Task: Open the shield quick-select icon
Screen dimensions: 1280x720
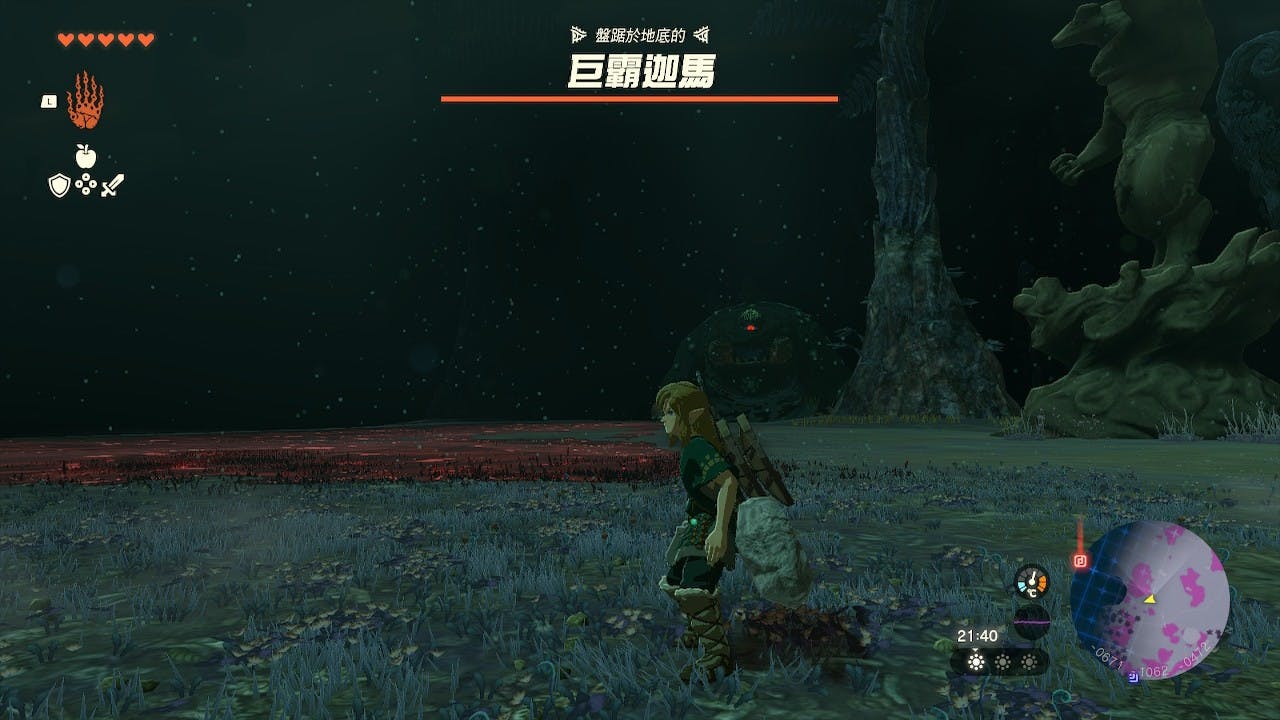Action: 60,185
